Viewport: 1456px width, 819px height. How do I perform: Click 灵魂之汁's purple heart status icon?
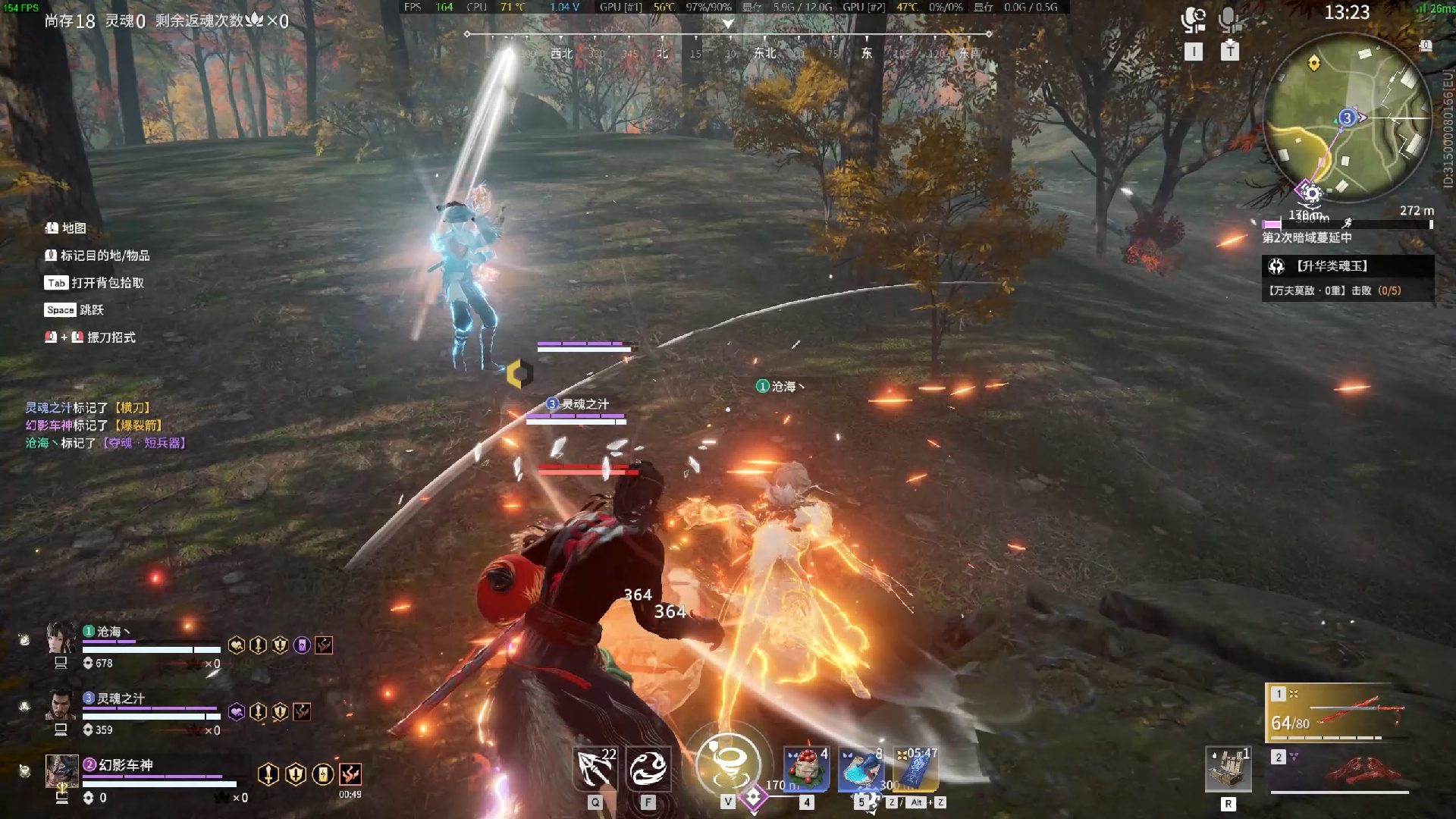coord(237,712)
